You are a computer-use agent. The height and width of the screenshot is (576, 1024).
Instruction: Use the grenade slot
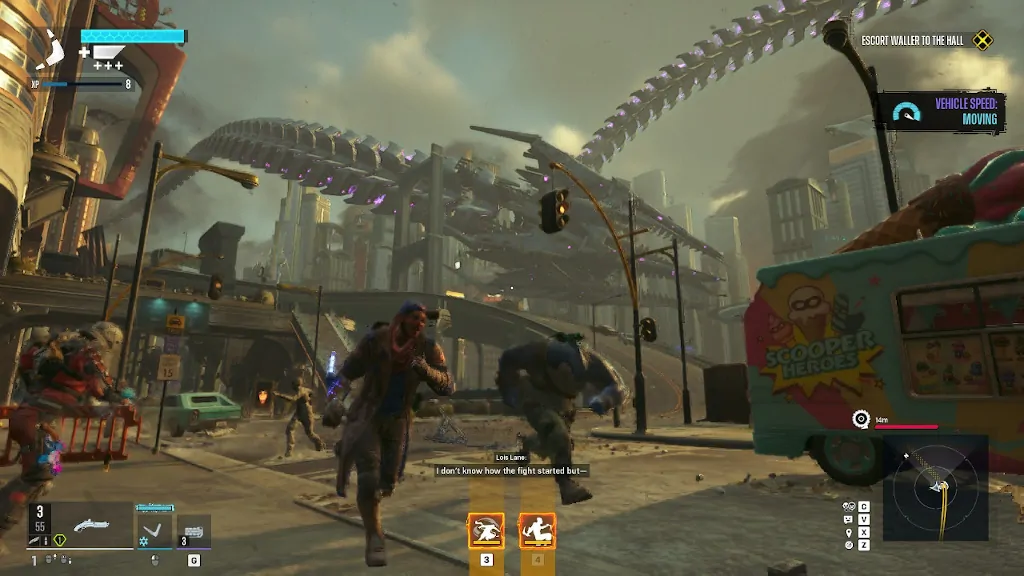[193, 530]
